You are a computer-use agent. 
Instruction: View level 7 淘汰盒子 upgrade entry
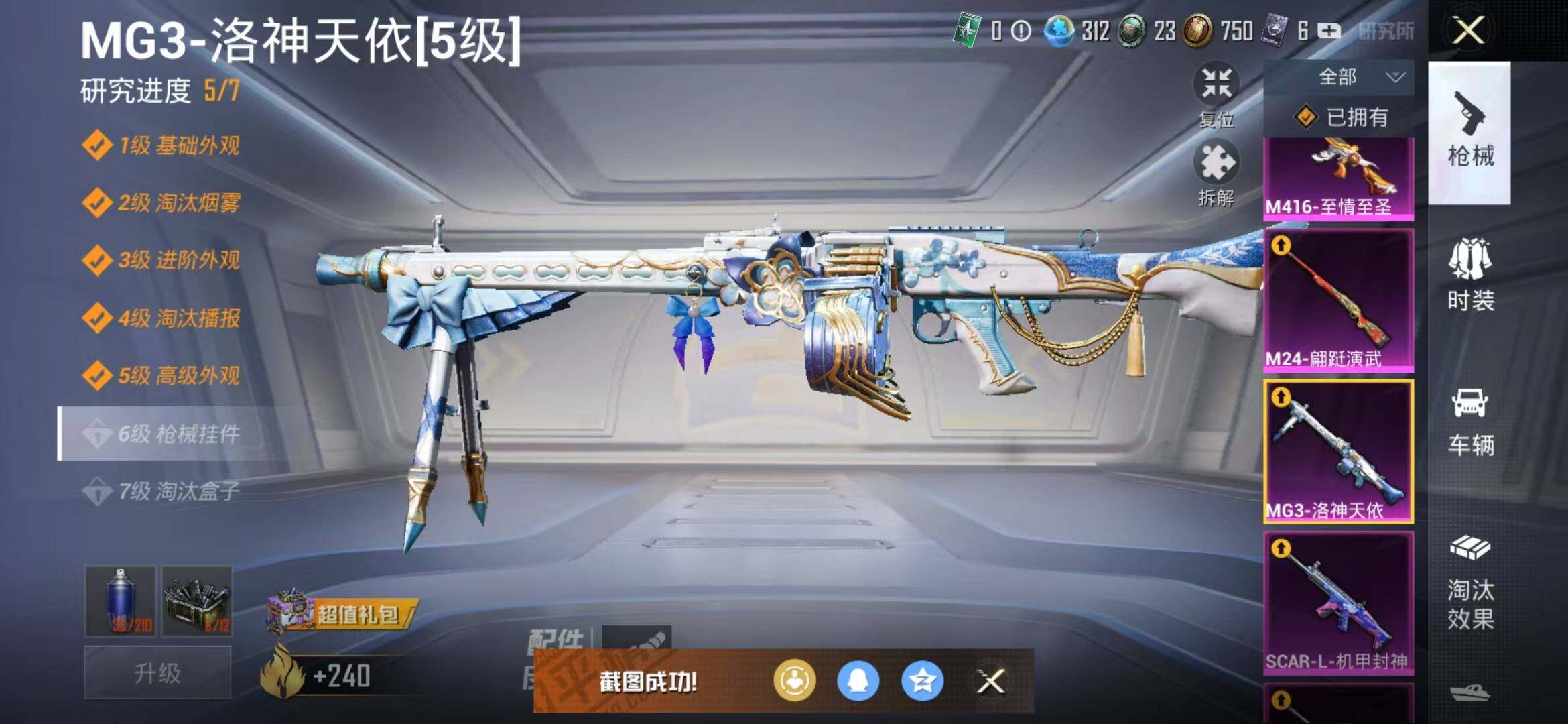[178, 491]
